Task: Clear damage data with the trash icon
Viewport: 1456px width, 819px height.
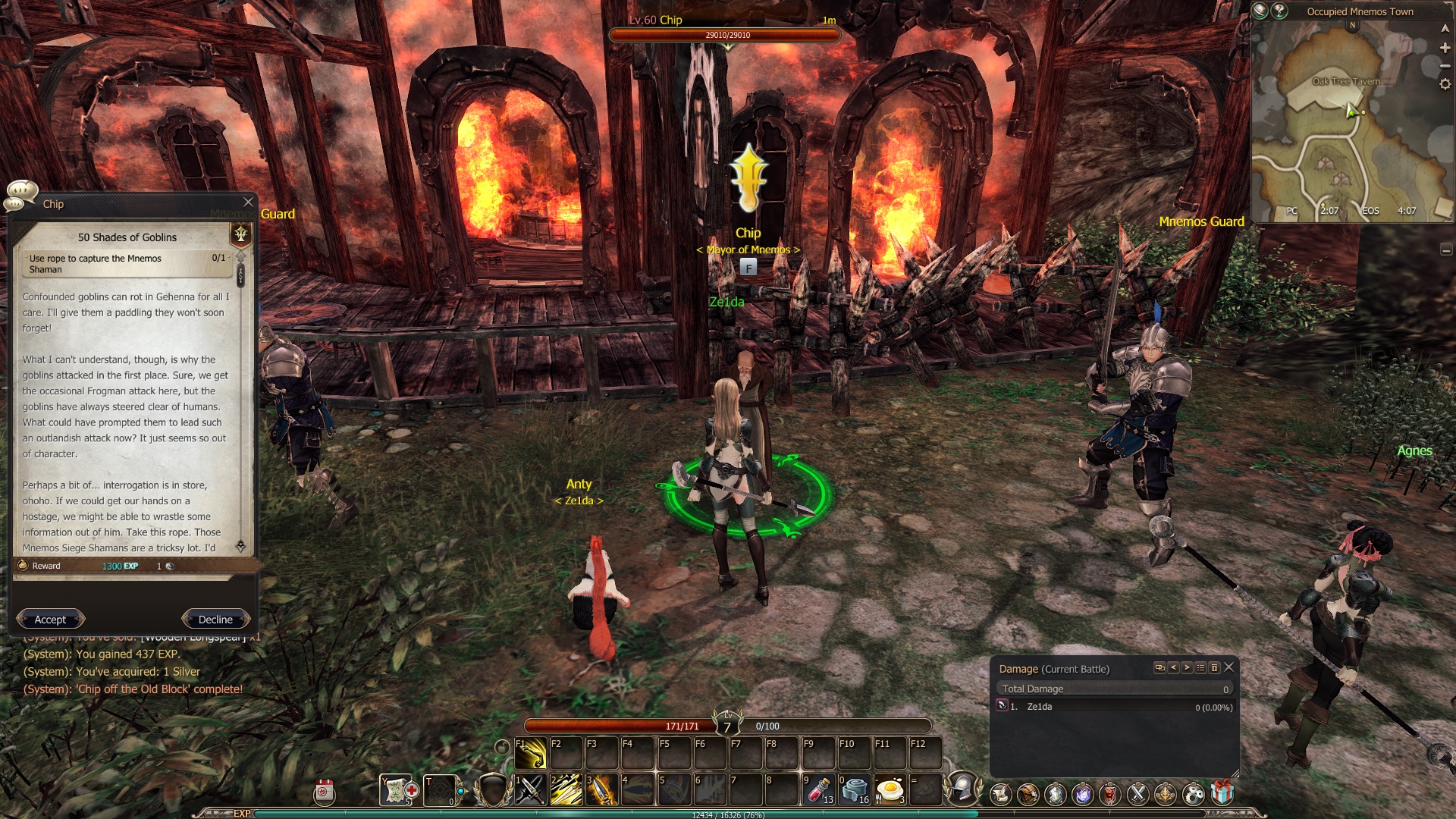Action: 1214,667
